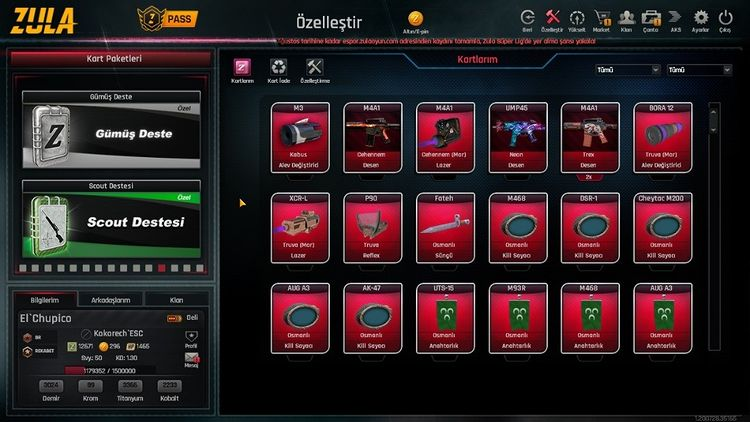Image resolution: width=750 pixels, height=422 pixels.
Task: Open the Gümüş Deste card pack
Action: (110, 132)
